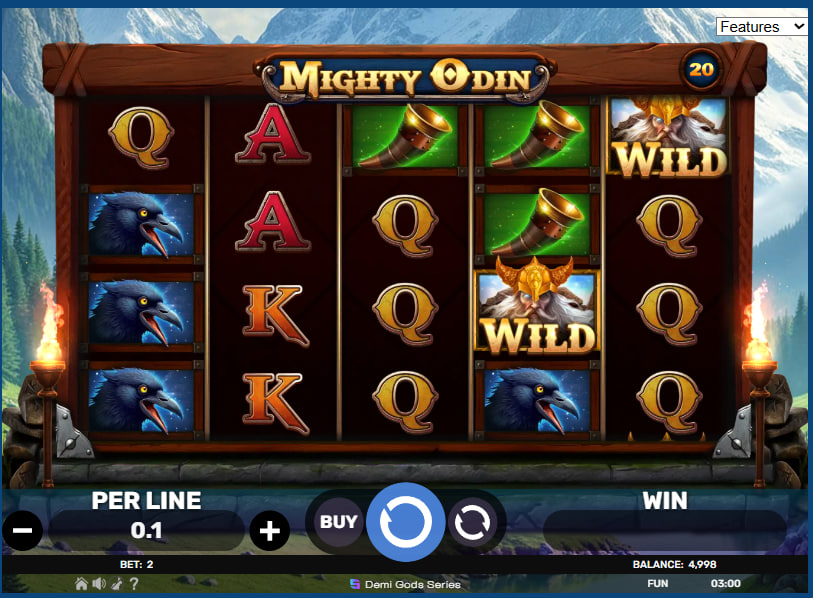Viewport: 829px width, 600px height.
Task: Open the help question mark
Action: coord(134,583)
